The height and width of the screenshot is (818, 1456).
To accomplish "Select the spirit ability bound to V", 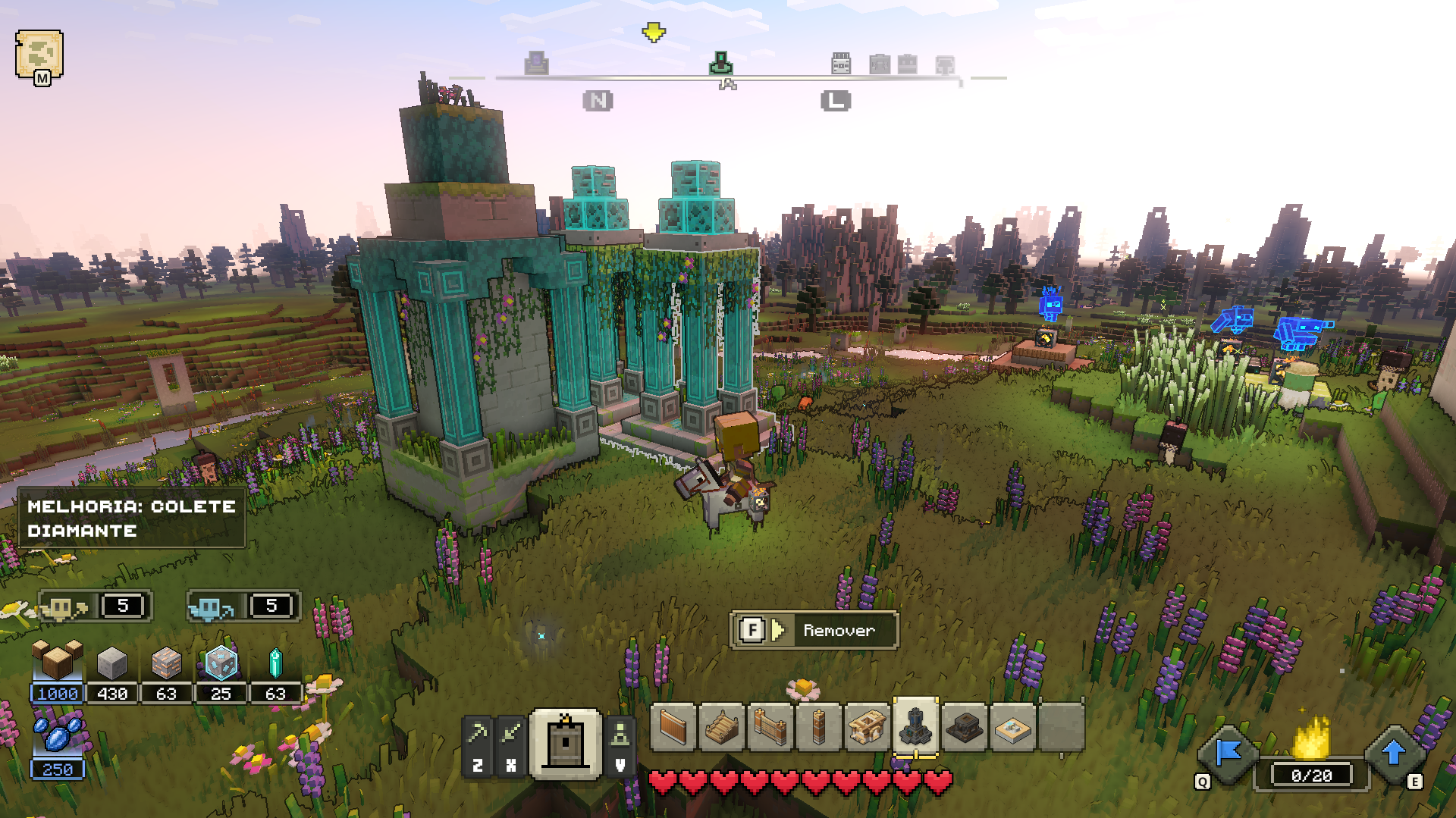I will tap(620, 734).
